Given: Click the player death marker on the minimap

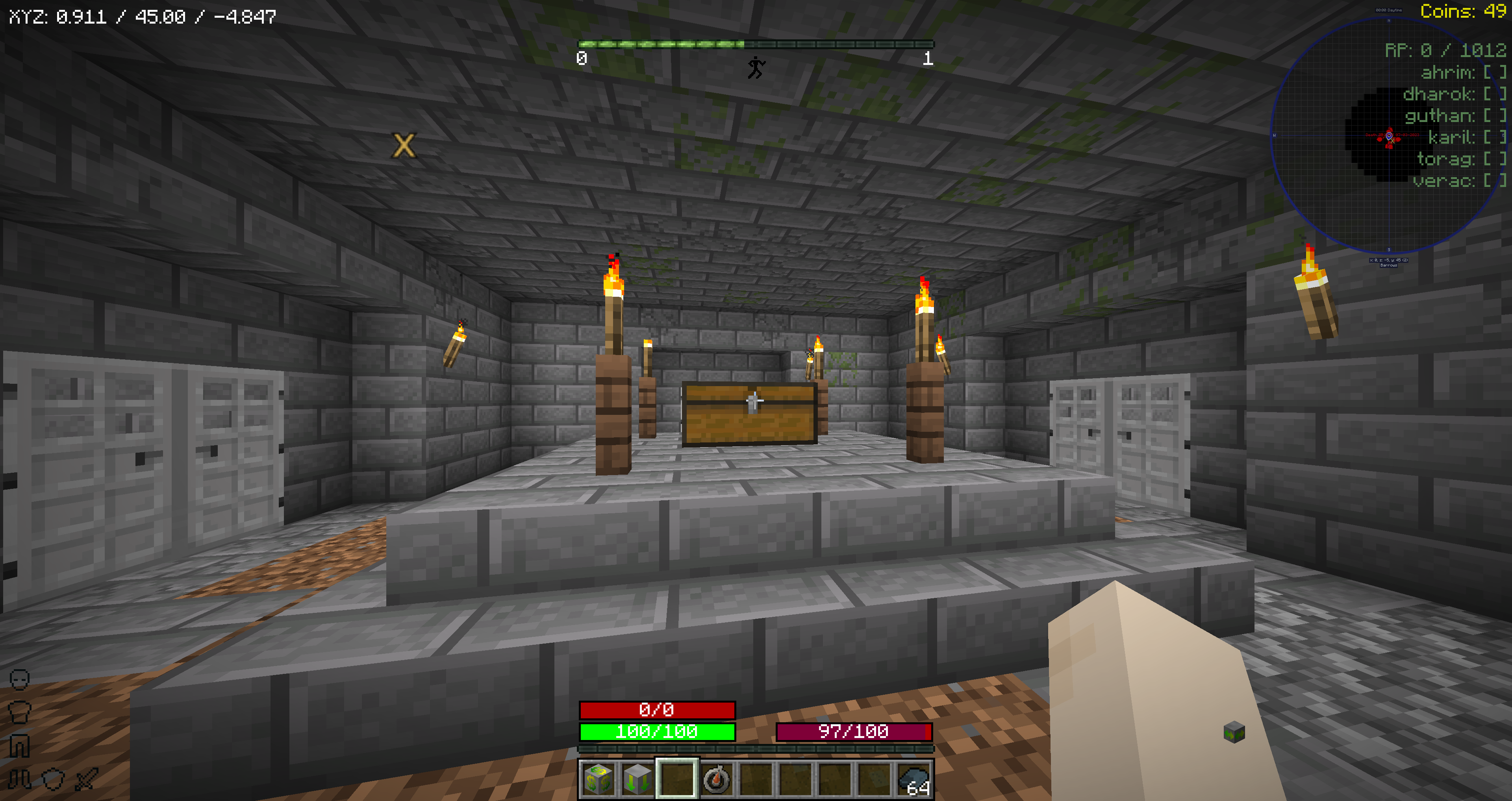Looking at the screenshot, I should coord(1390,137).
